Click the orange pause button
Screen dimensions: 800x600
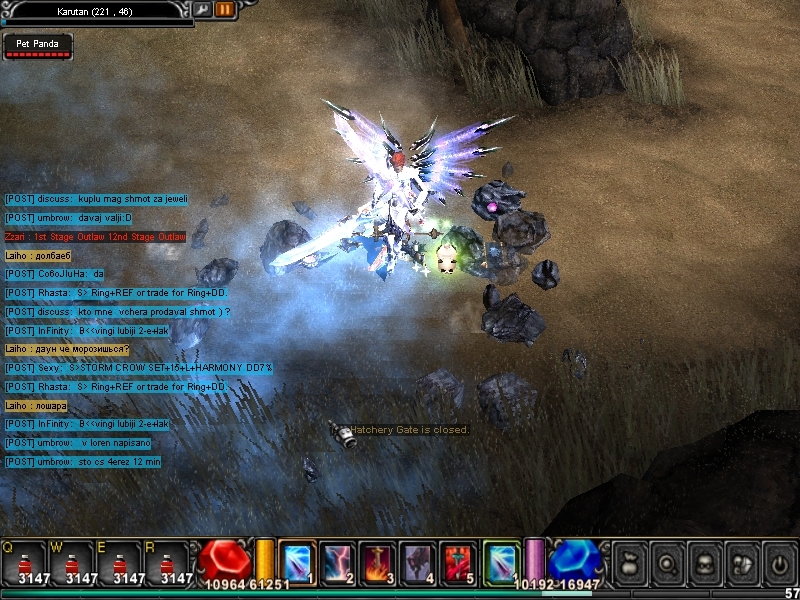click(x=225, y=9)
